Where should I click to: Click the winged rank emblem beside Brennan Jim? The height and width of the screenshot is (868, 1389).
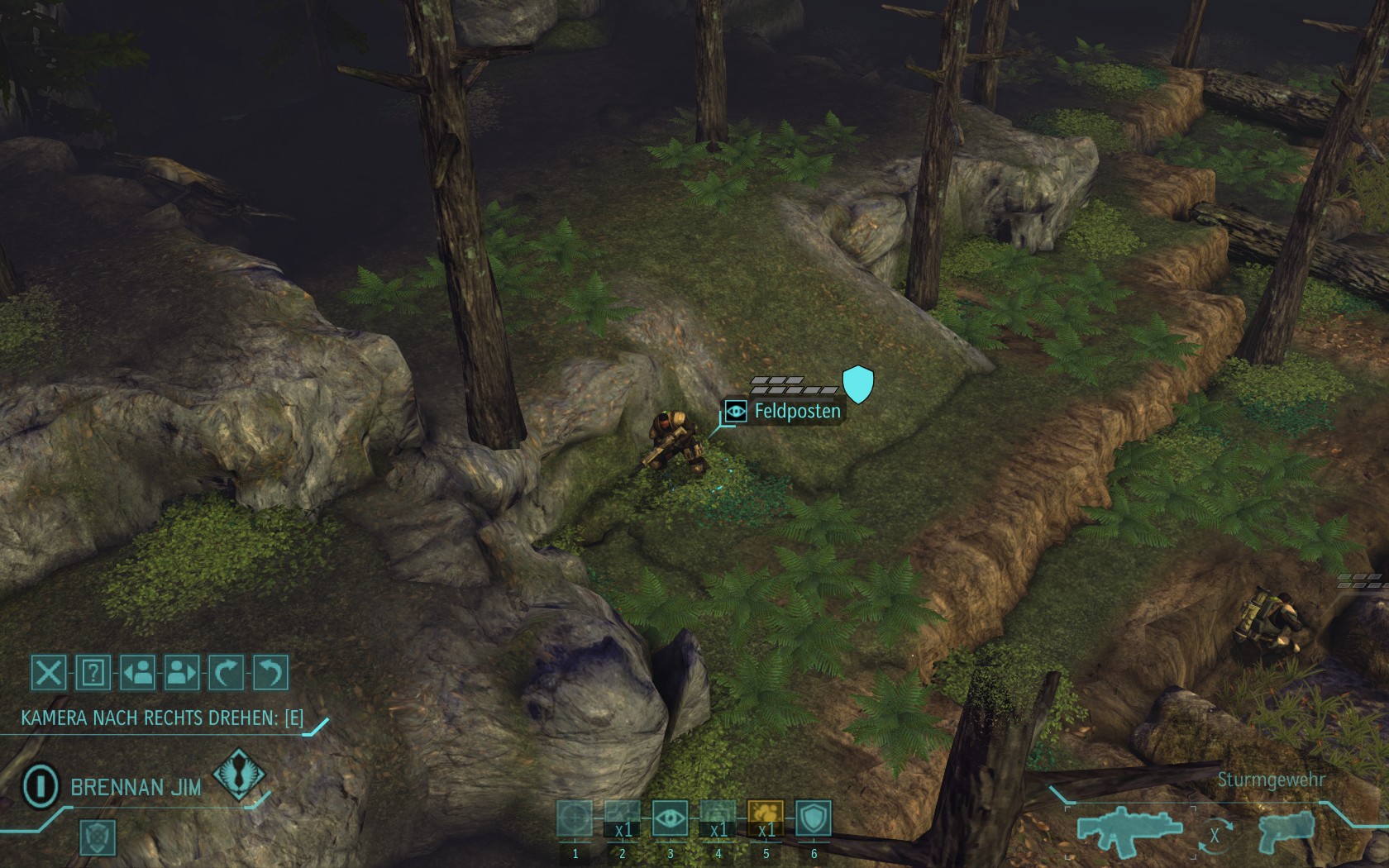[239, 774]
